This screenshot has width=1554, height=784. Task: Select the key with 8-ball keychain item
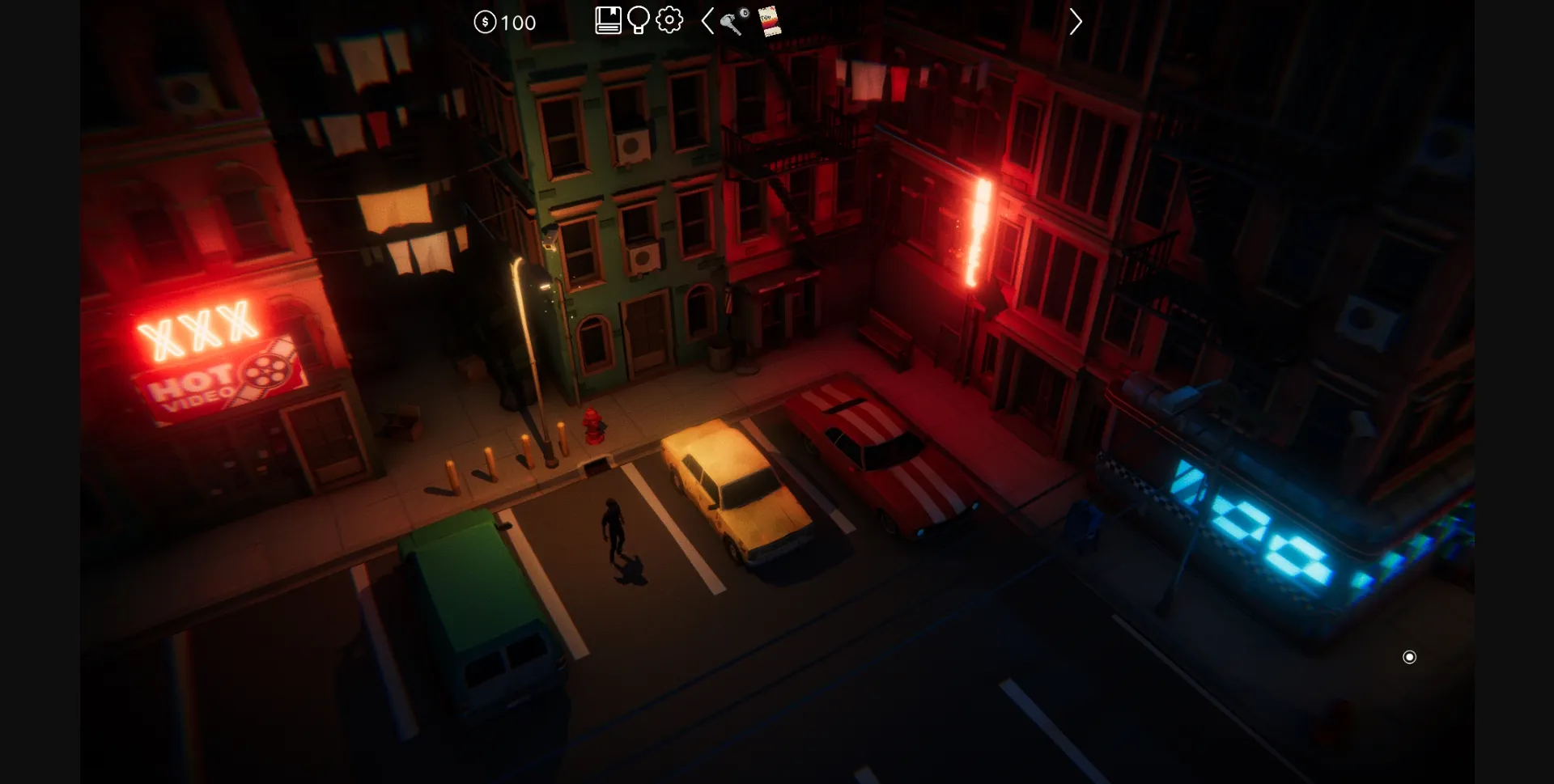click(731, 22)
